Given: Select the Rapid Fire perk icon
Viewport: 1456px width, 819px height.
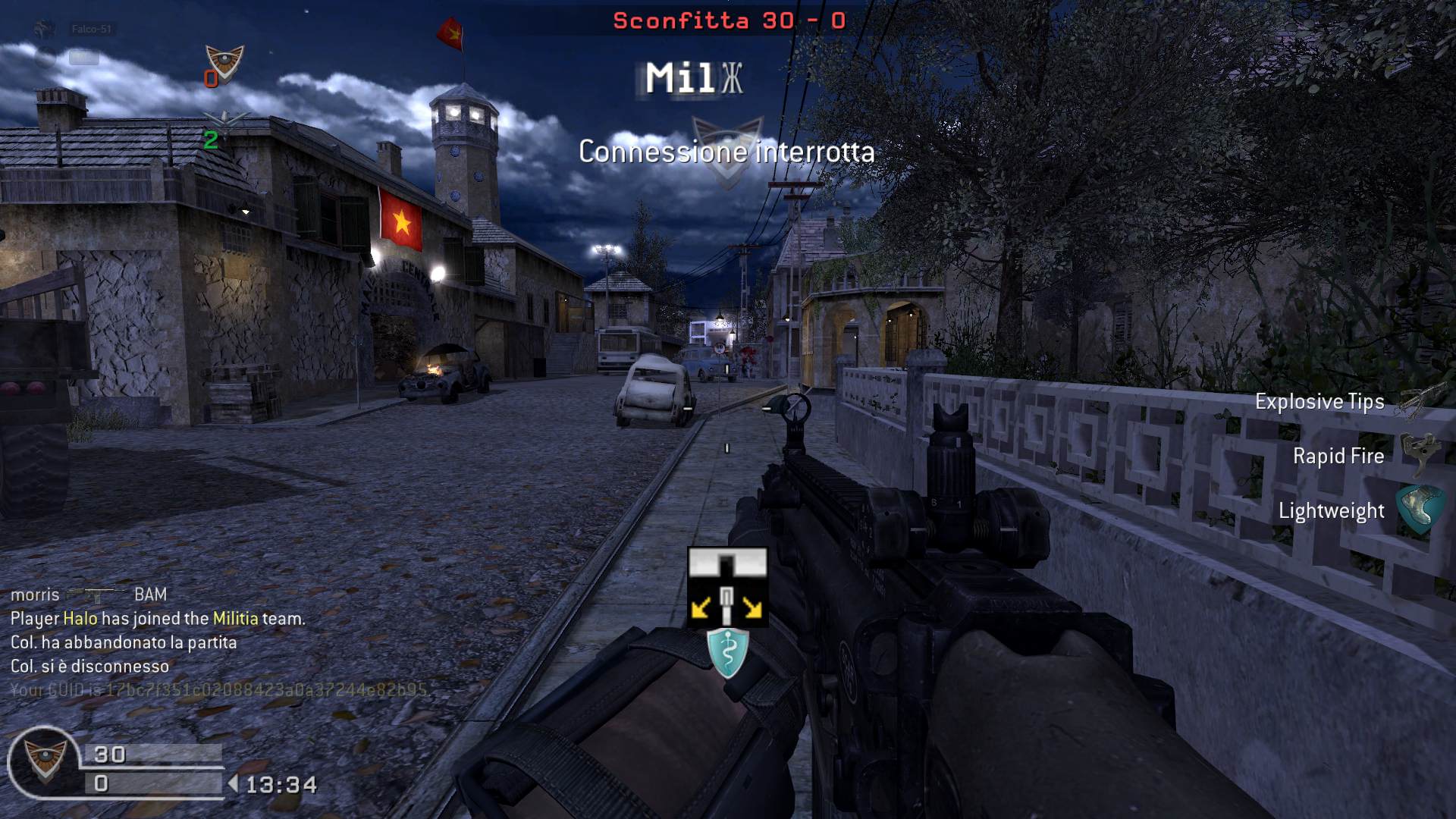Looking at the screenshot, I should pyautogui.click(x=1418, y=453).
